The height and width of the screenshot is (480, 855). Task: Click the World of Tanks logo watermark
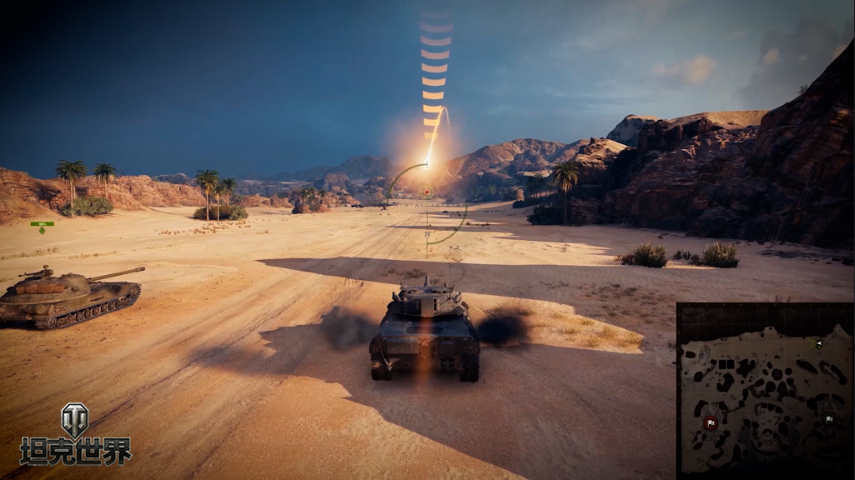pyautogui.click(x=75, y=435)
